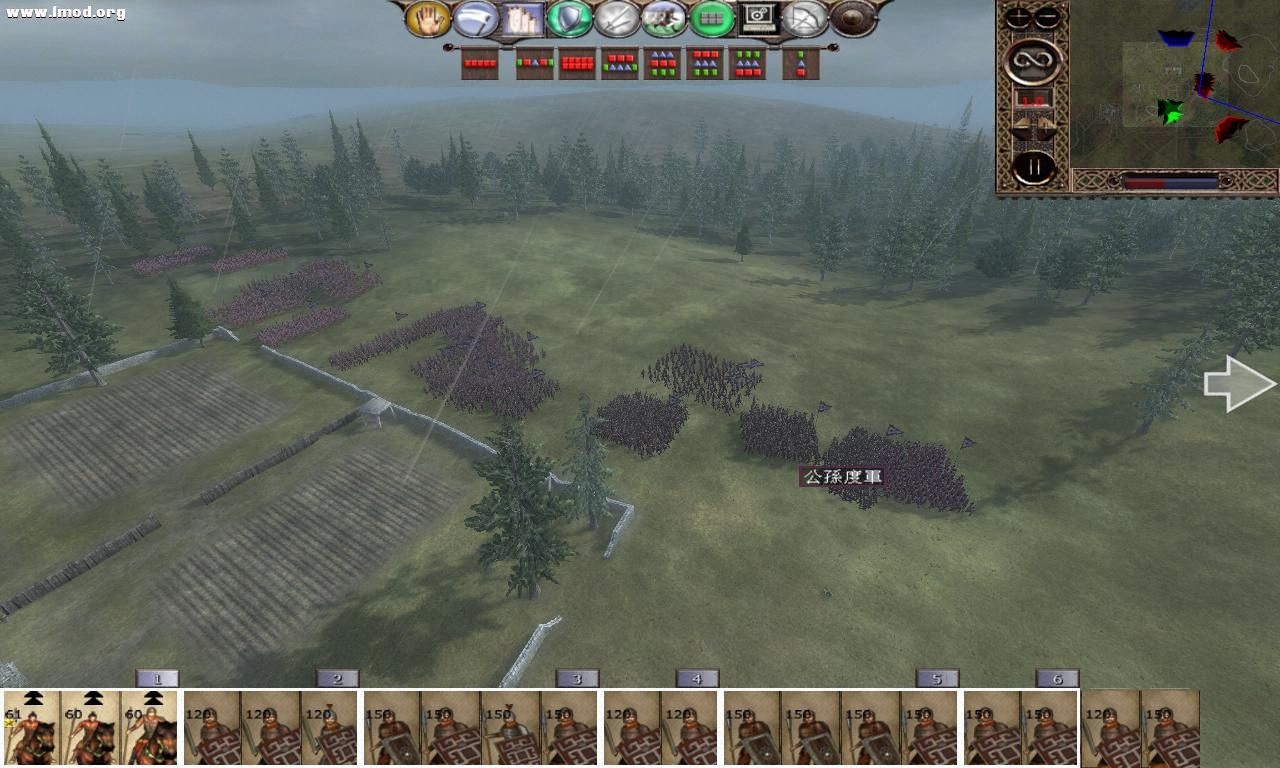This screenshot has height=768, width=1280.
Task: Select unit group tab 6
Action: pos(1058,678)
